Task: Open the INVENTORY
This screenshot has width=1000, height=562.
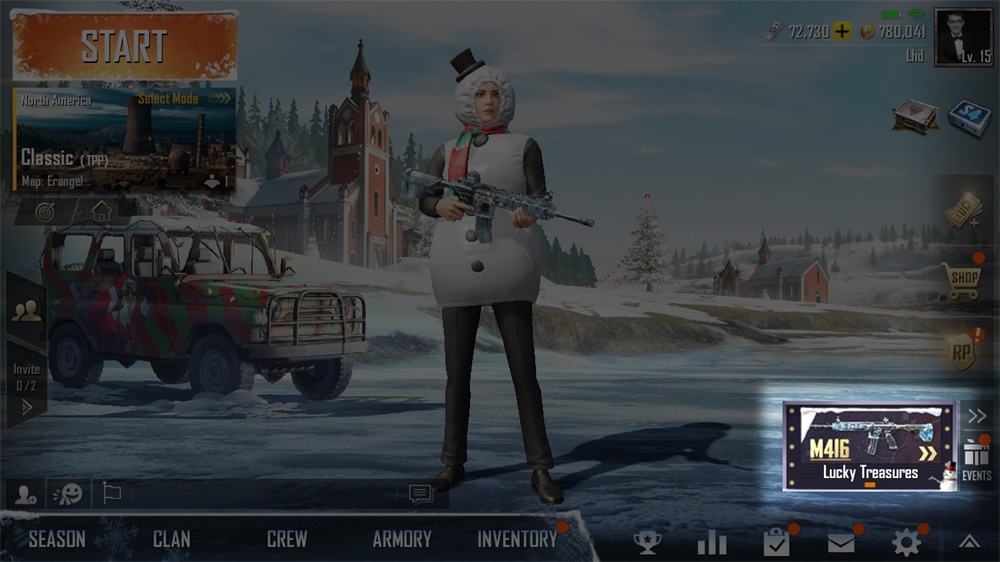Action: point(517,539)
